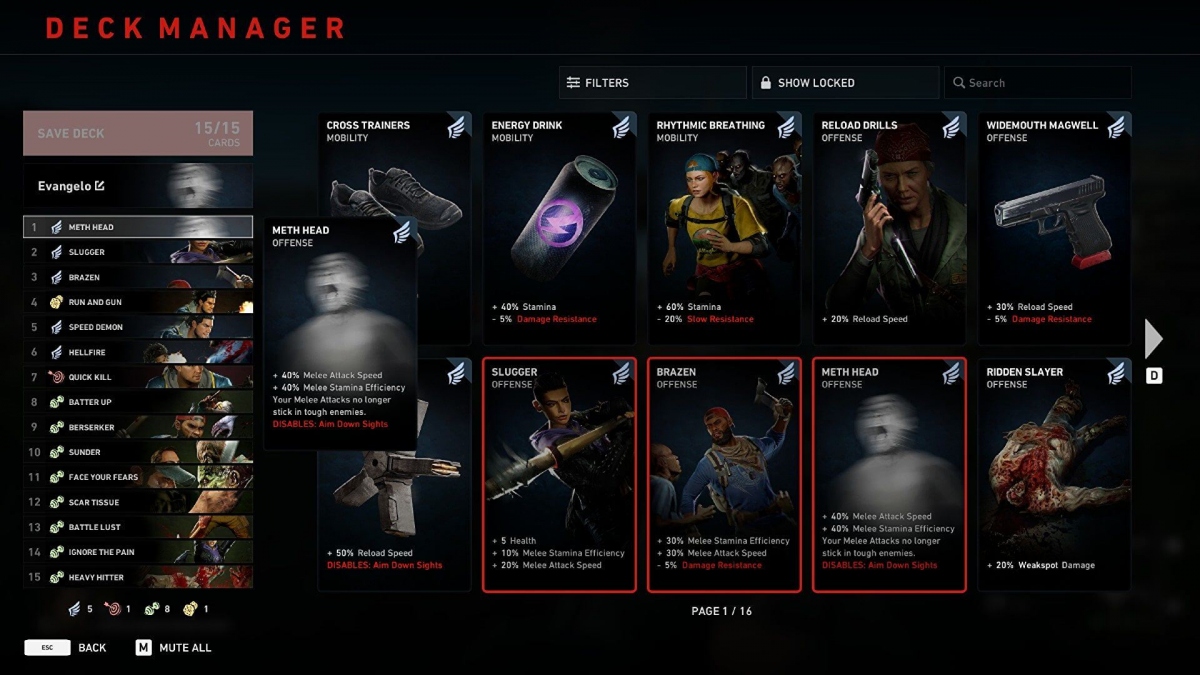Select the Widemouth Magwell card
Viewport: 1200px width, 675px height.
1054,228
